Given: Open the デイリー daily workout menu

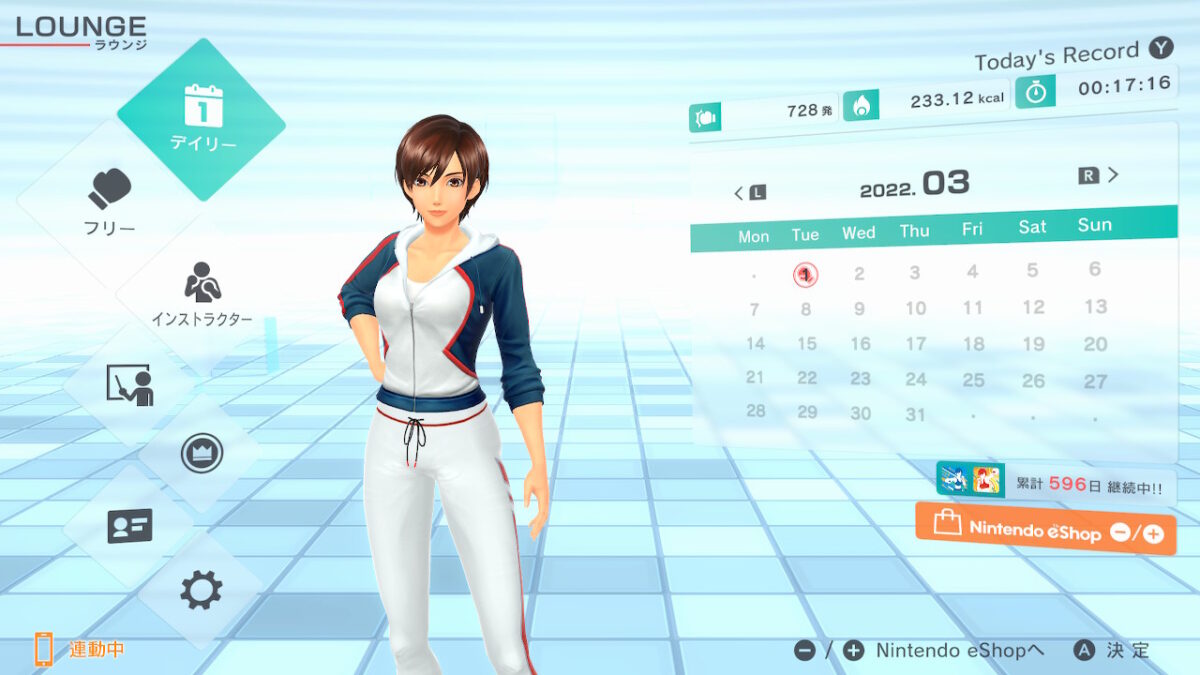Looking at the screenshot, I should [202, 118].
